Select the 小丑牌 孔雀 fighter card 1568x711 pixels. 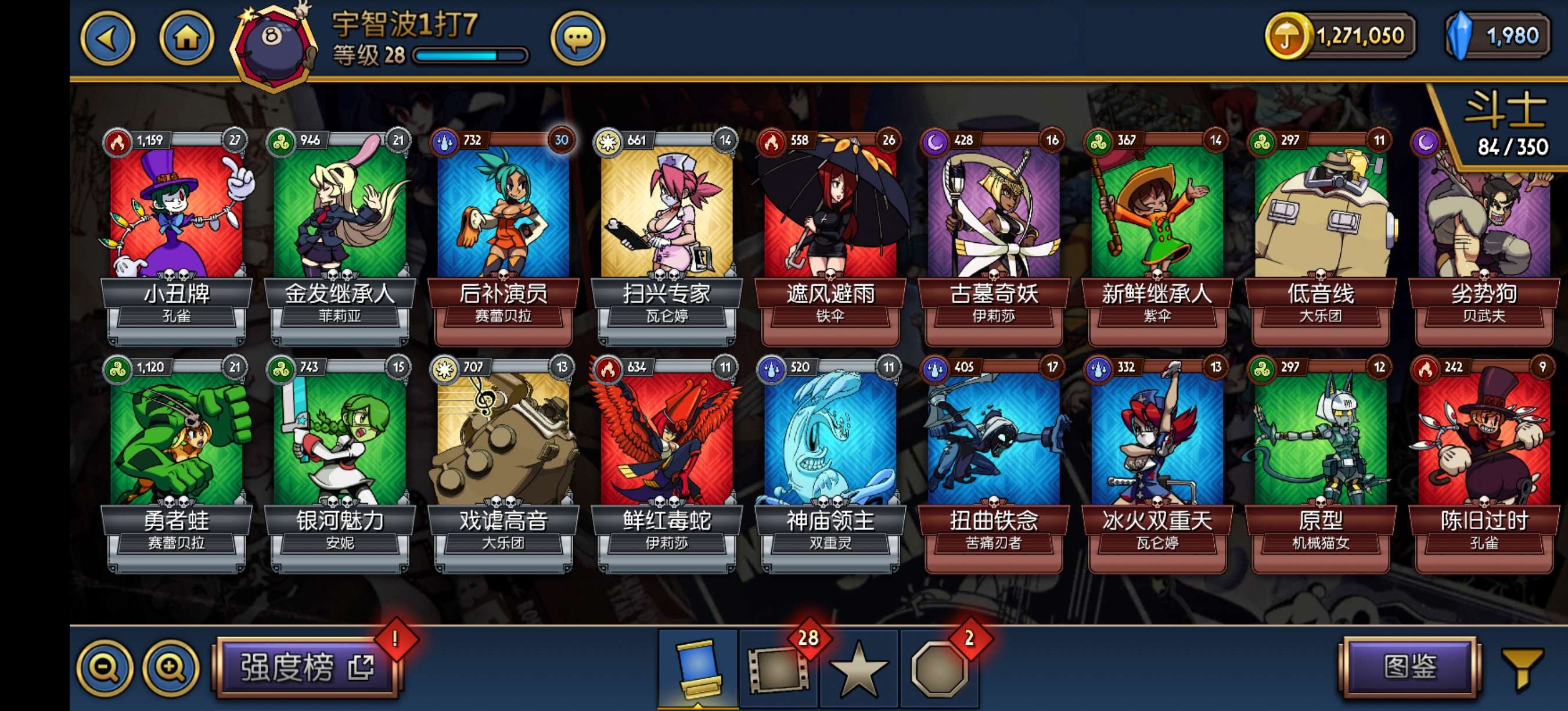pos(177,231)
